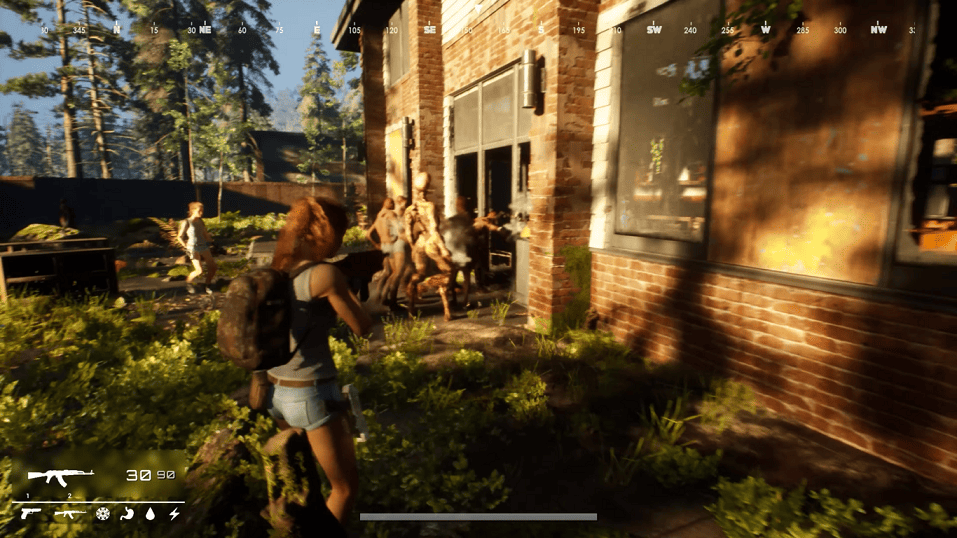Click the compass strip at the top

pos(478,30)
